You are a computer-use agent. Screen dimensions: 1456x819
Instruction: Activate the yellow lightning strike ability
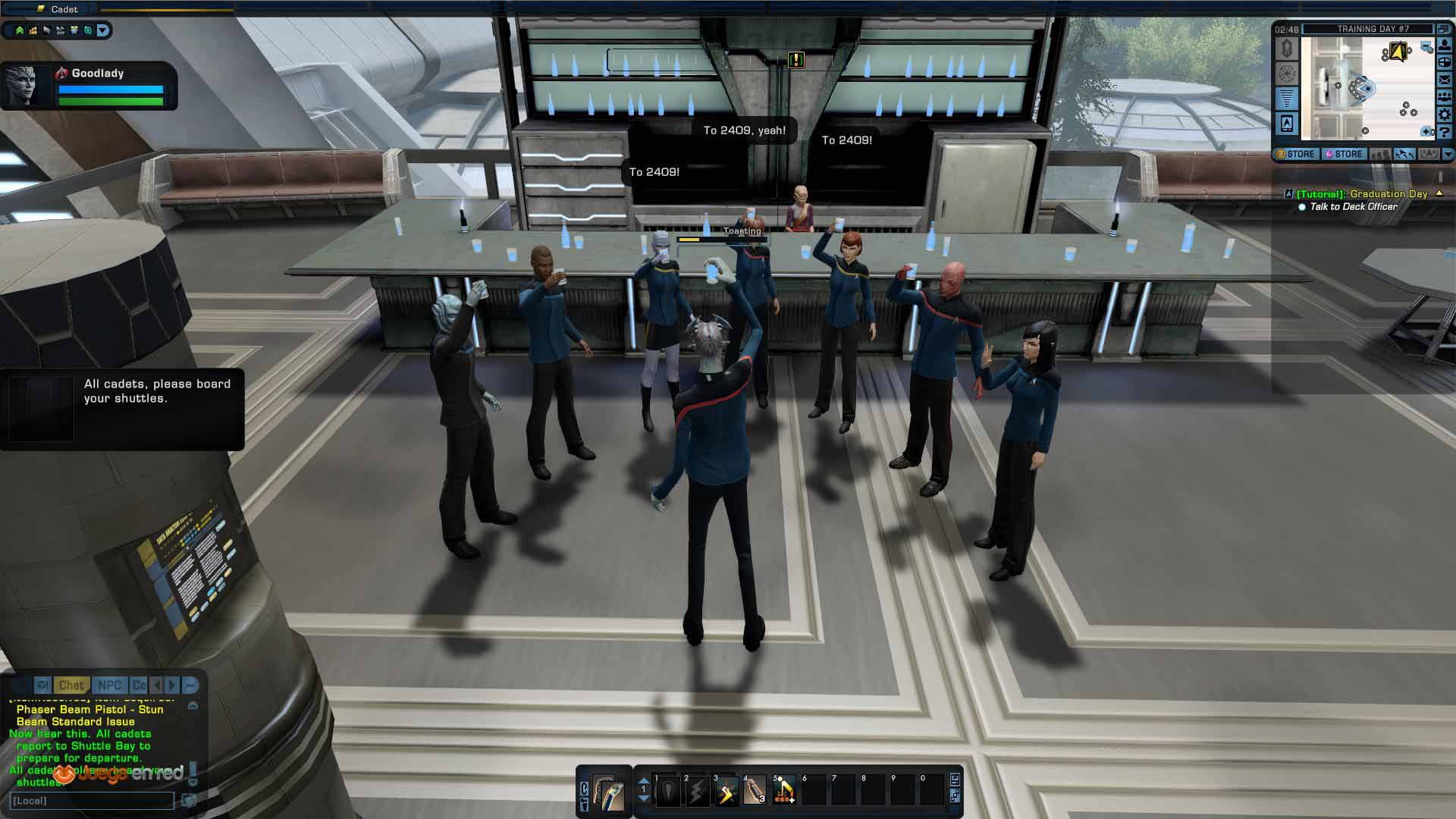coord(726,792)
